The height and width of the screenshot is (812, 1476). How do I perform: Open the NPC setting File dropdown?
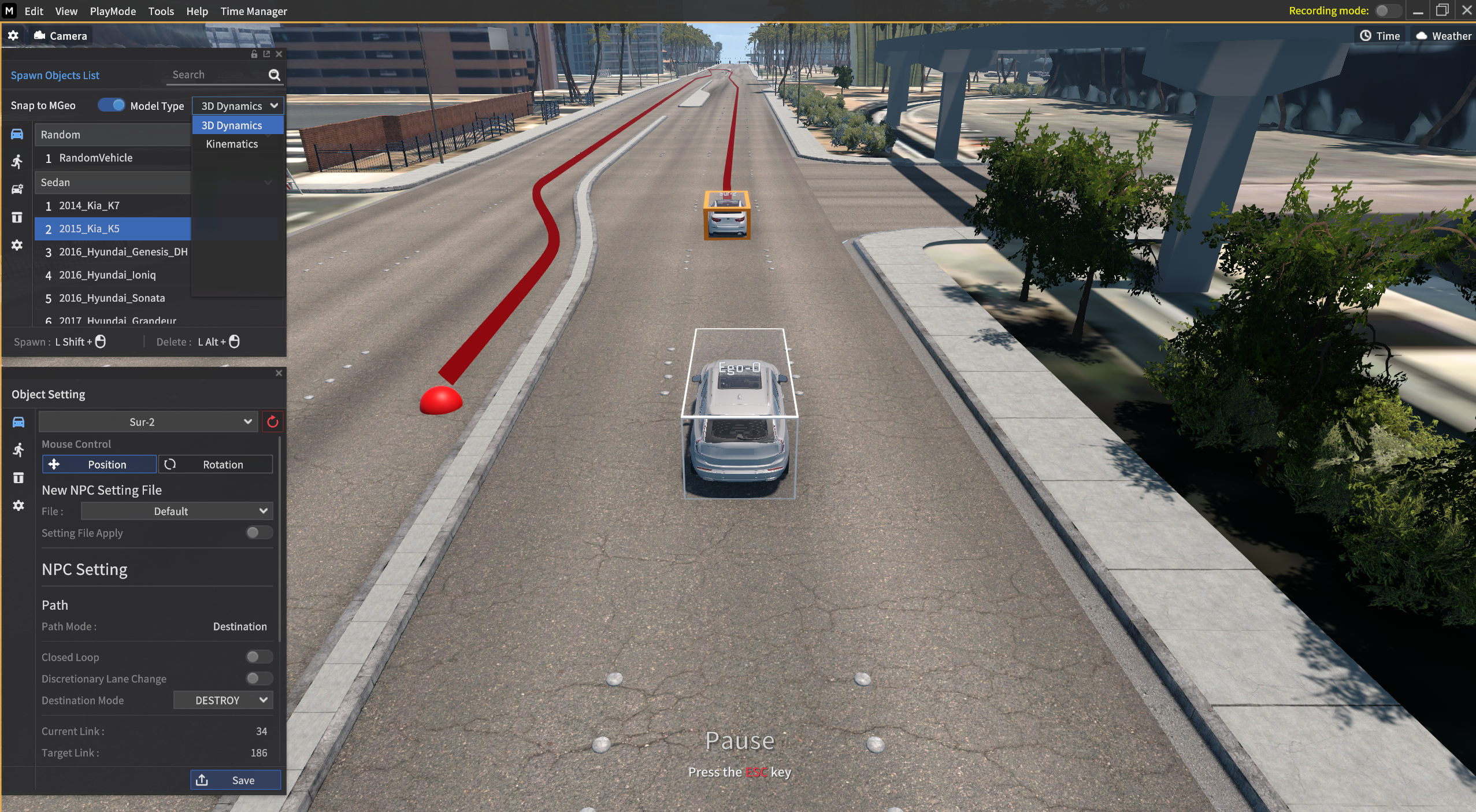tap(176, 511)
